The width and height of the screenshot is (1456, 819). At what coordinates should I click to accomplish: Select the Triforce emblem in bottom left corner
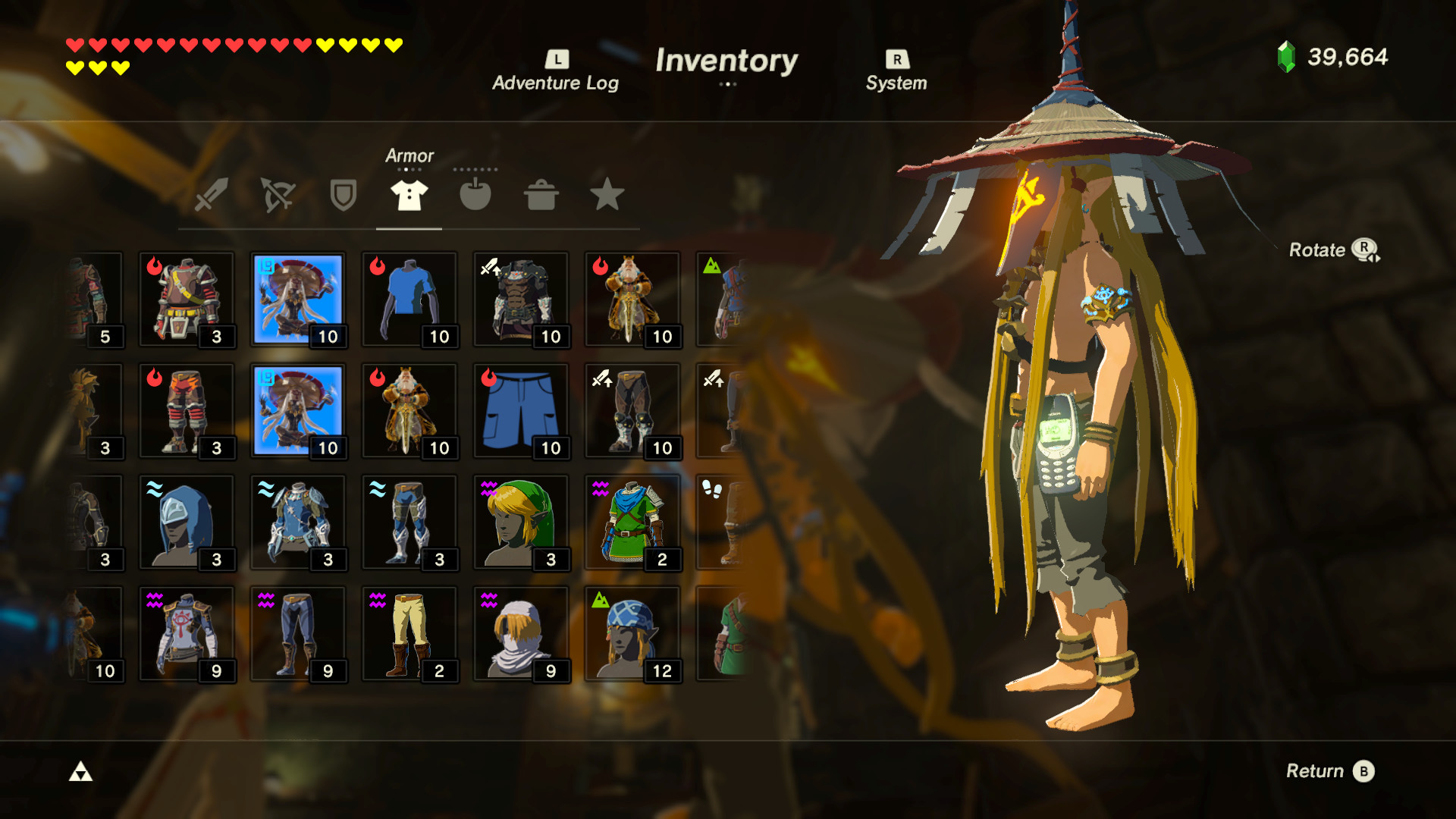click(x=81, y=771)
